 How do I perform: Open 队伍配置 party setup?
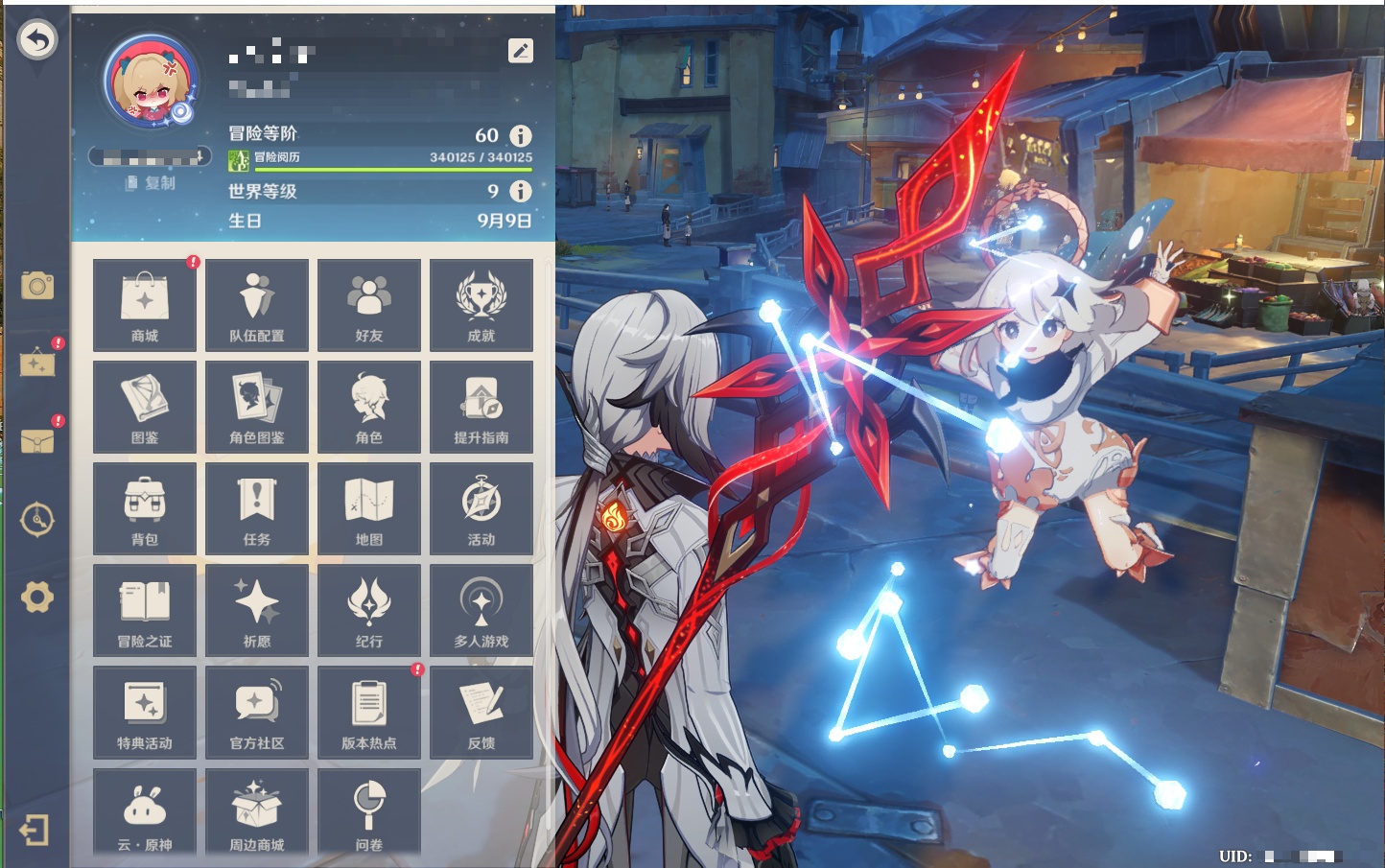[257, 305]
